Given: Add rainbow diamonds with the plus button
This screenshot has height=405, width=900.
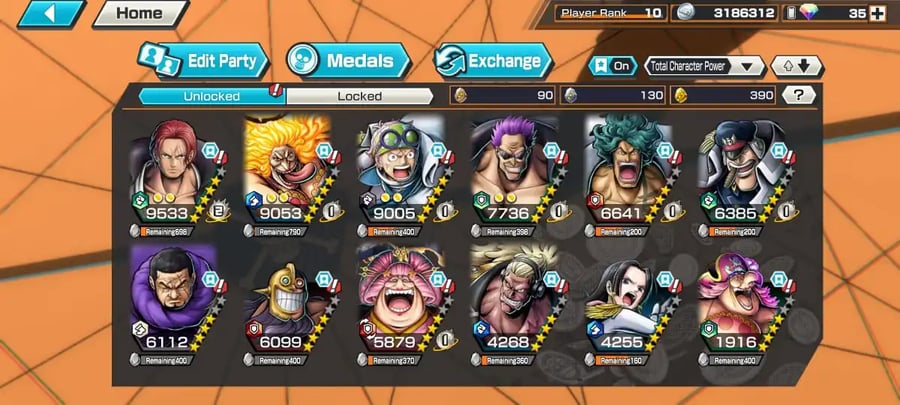Looking at the screenshot, I should [x=878, y=14].
